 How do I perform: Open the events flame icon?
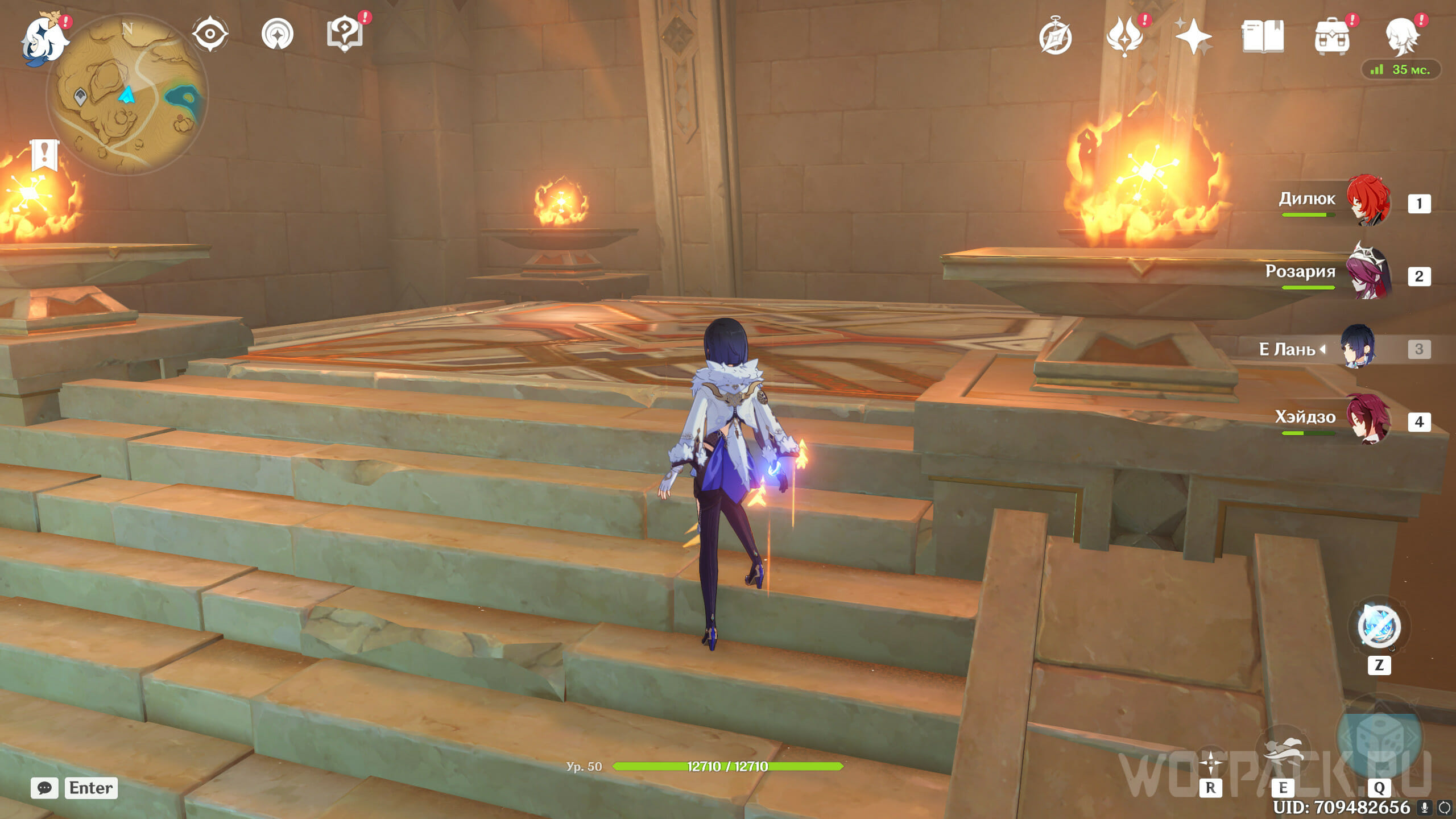(1124, 36)
